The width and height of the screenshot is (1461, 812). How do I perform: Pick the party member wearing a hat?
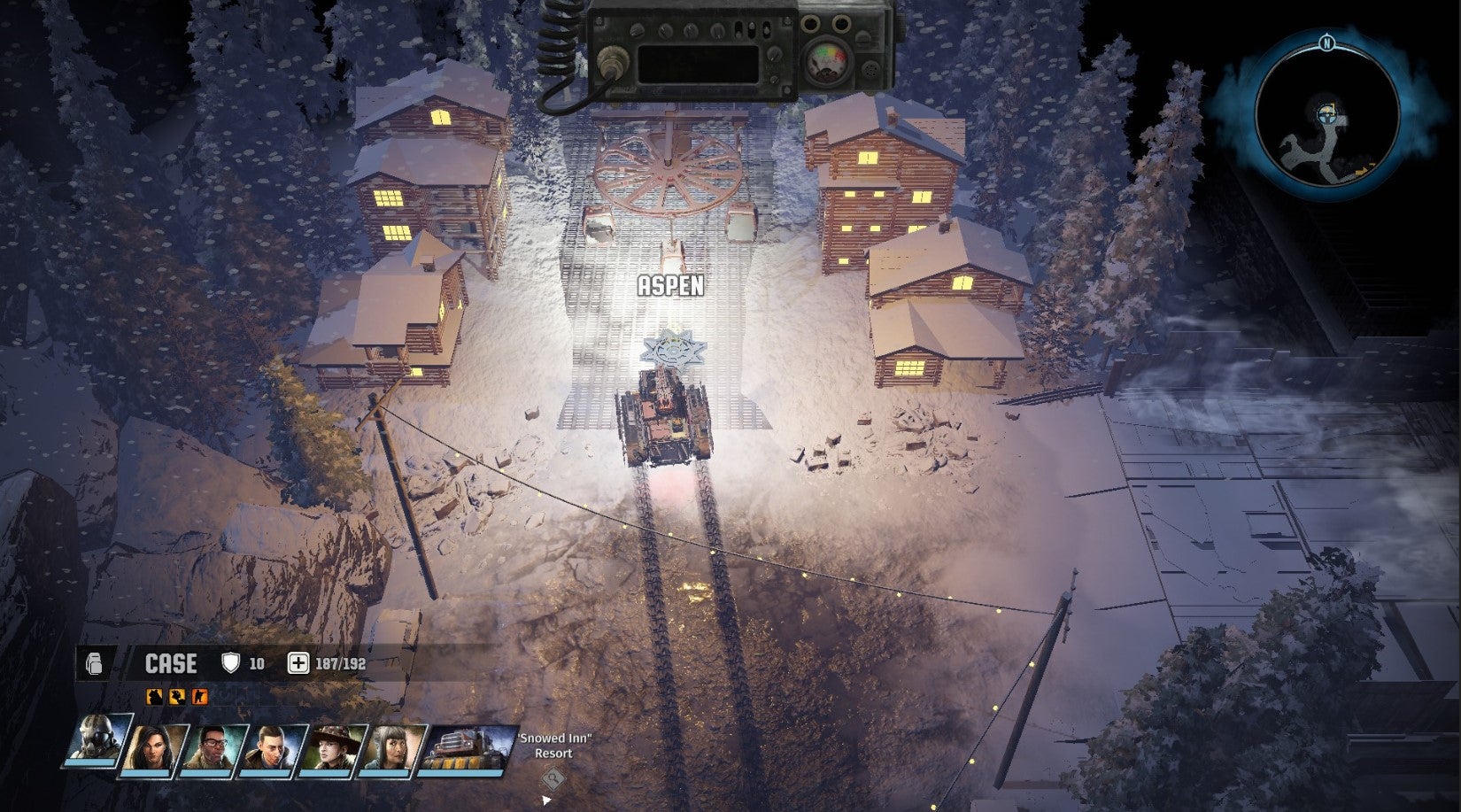335,746
